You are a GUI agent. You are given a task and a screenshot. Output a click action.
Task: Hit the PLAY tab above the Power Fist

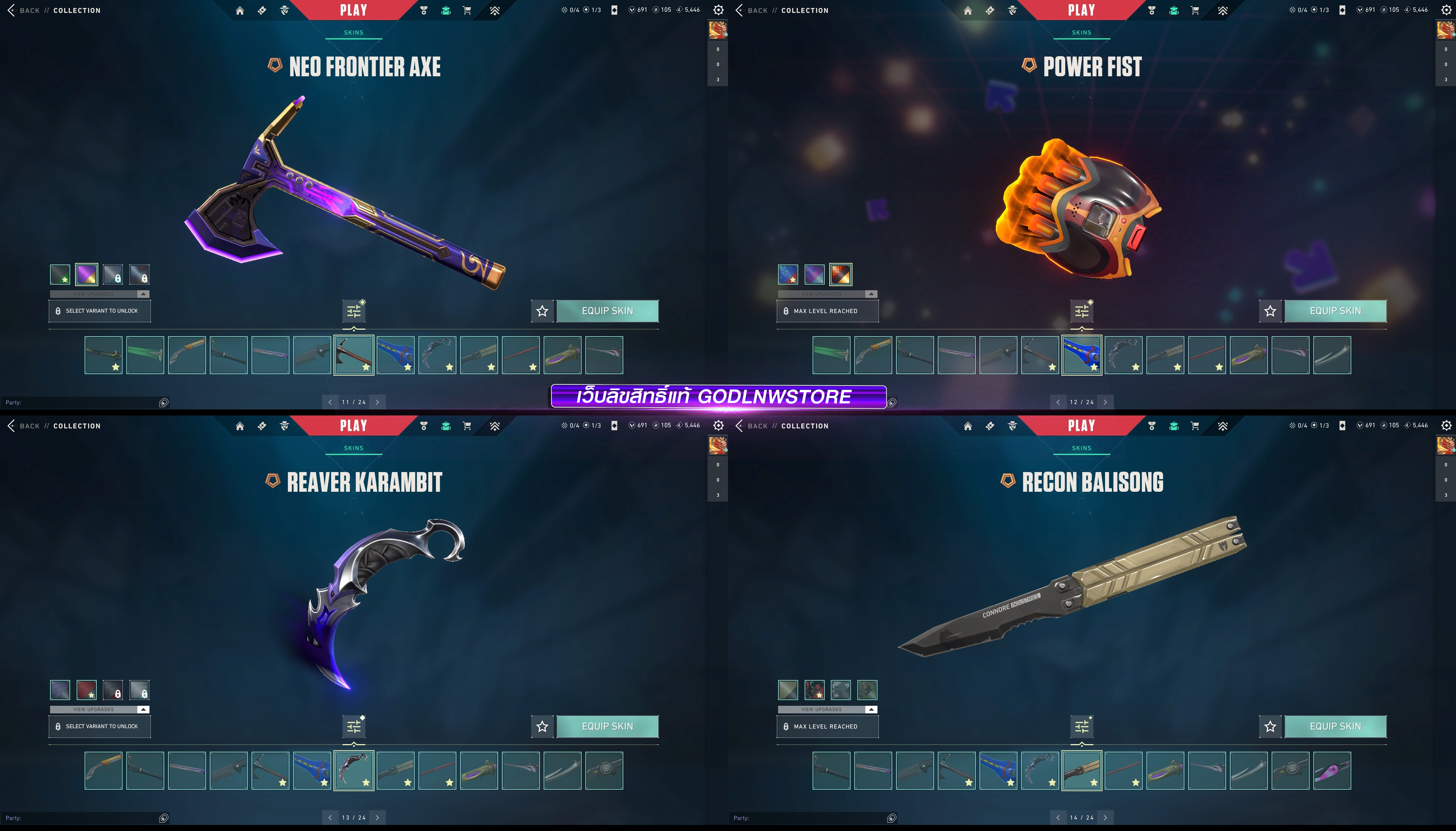[1081, 10]
